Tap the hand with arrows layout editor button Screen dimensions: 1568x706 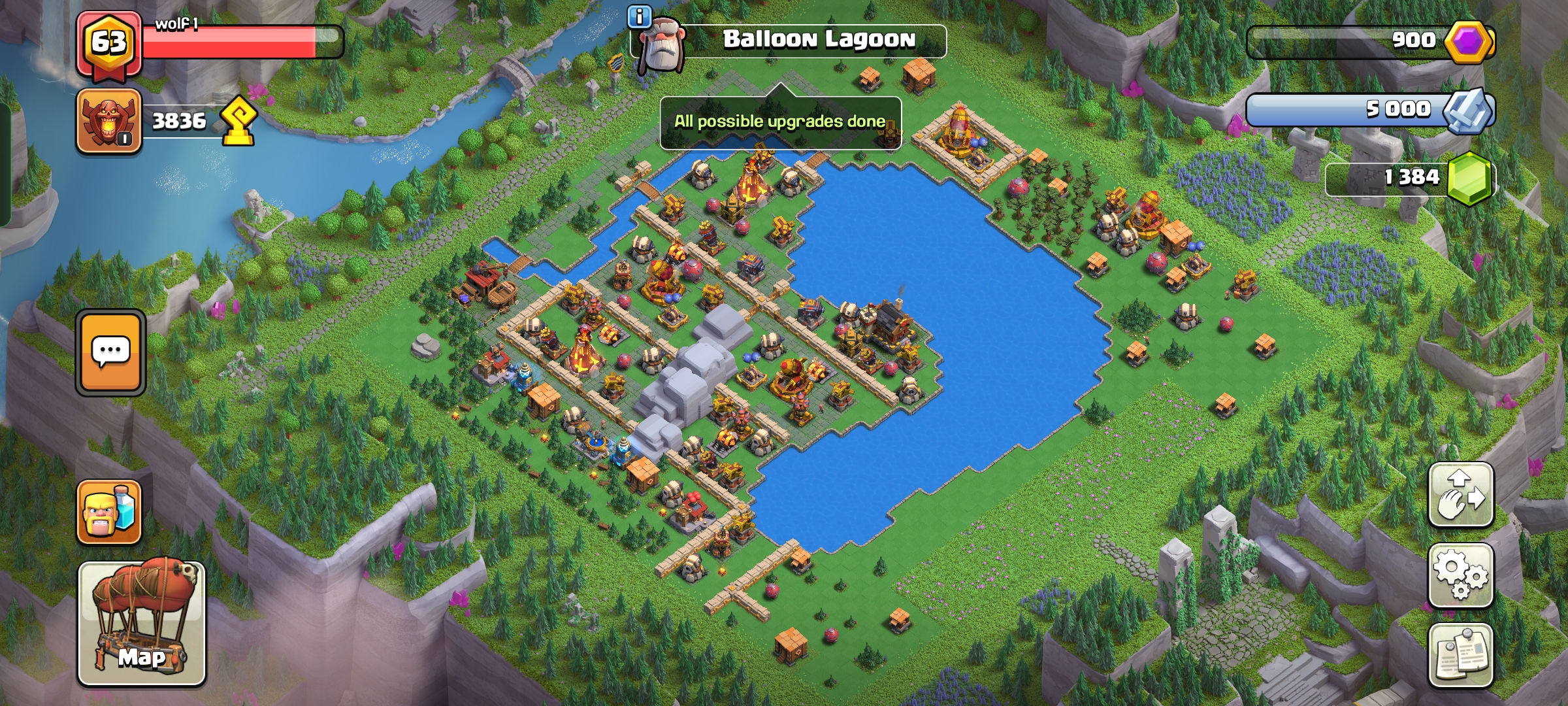pos(1461,495)
